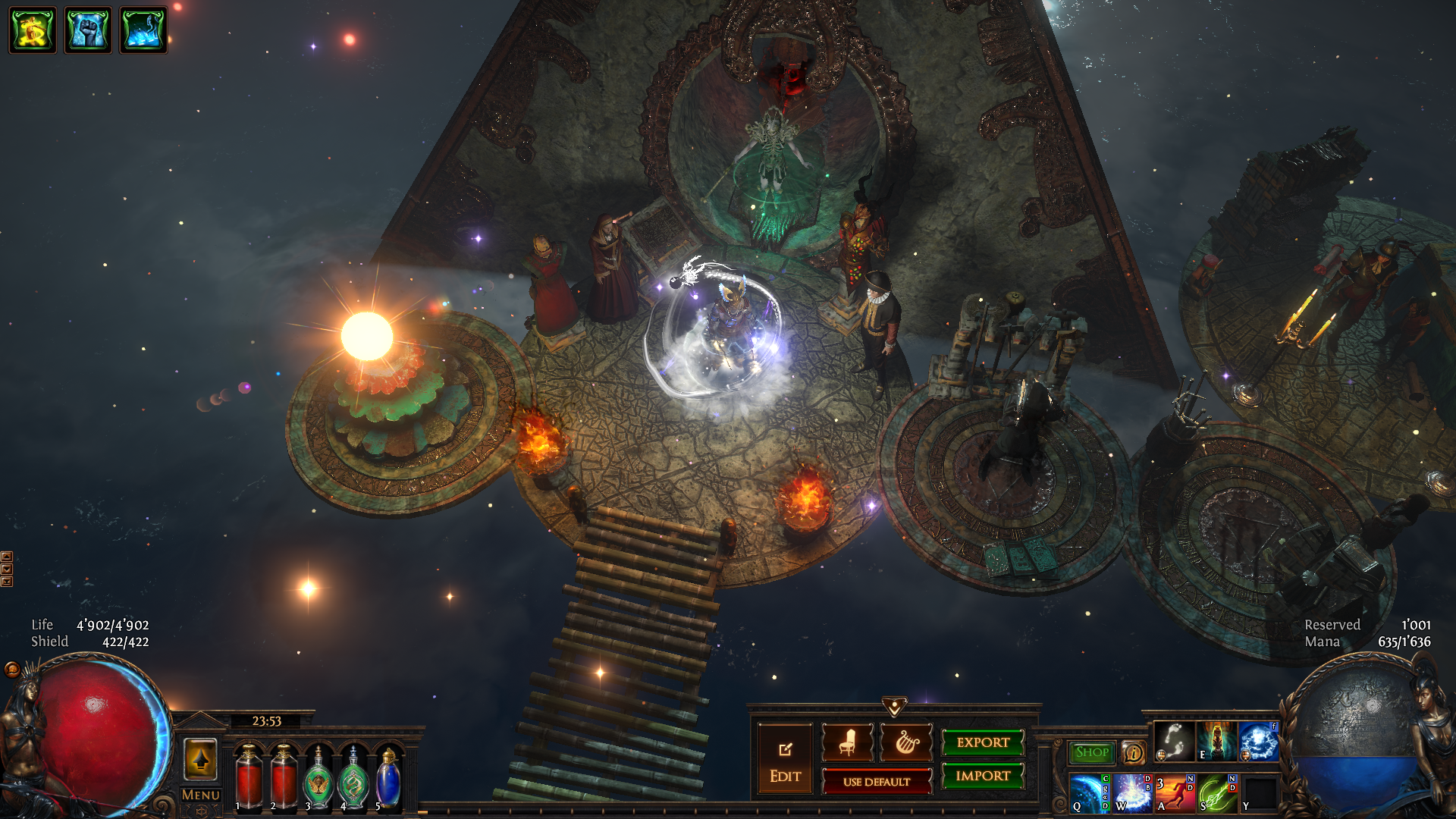Click the golden level-up arrow button

pyautogui.click(x=201, y=759)
